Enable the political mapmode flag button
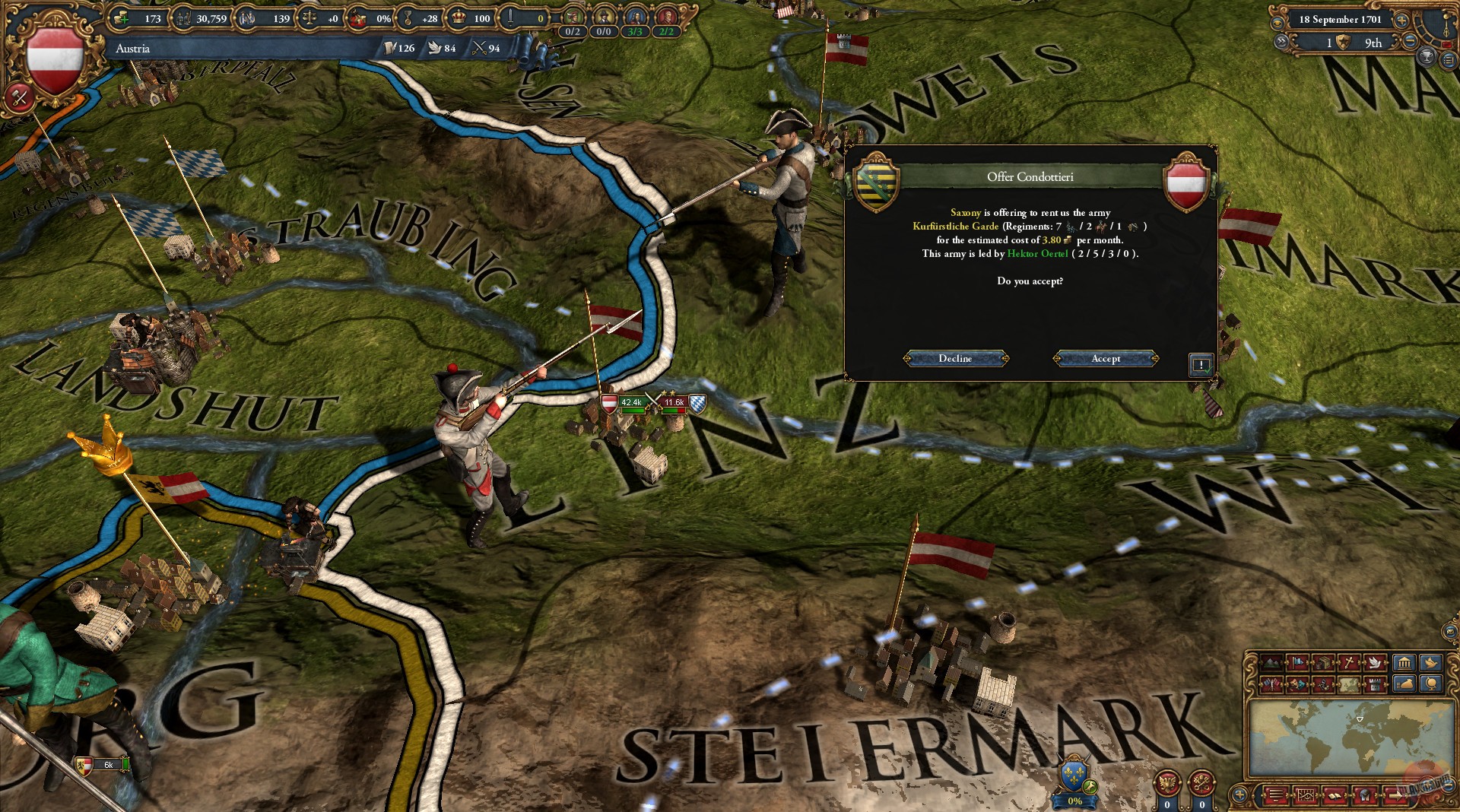This screenshot has width=1460, height=812. pyautogui.click(x=1298, y=662)
